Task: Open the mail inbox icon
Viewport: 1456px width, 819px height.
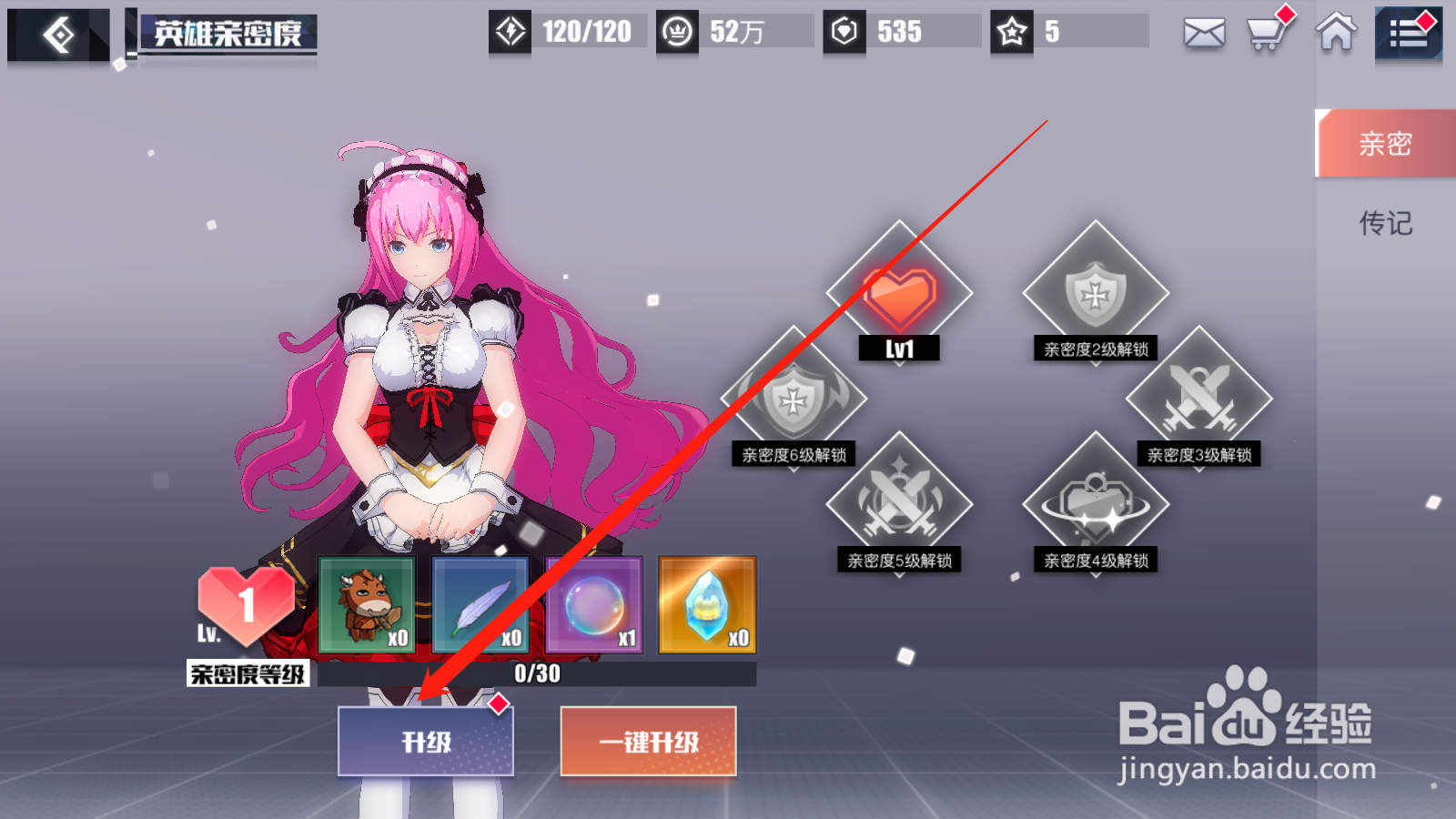Action: click(1203, 33)
